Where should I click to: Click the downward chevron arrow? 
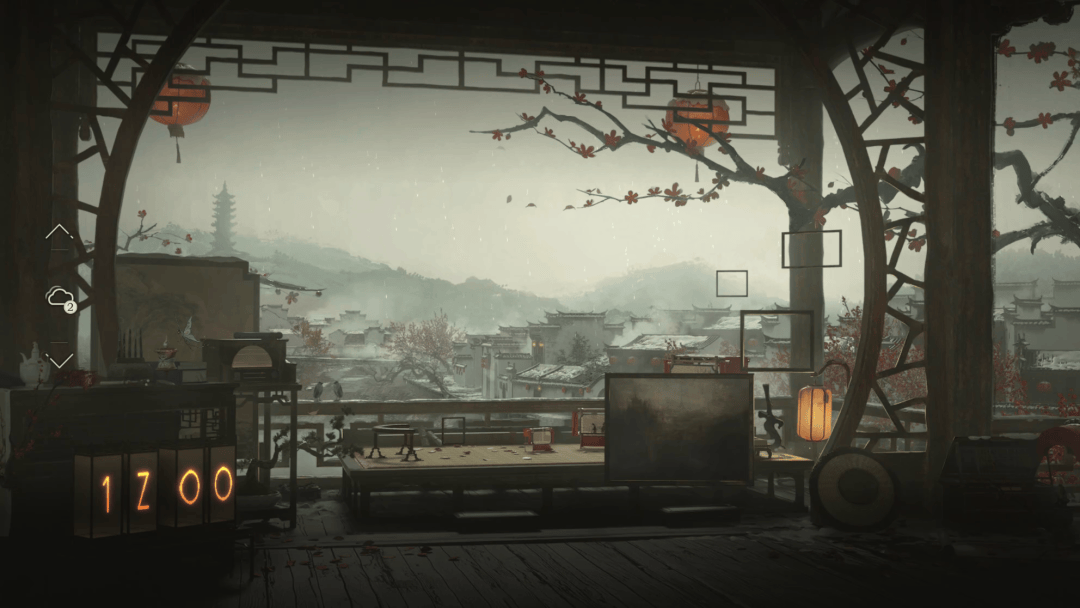coord(60,359)
